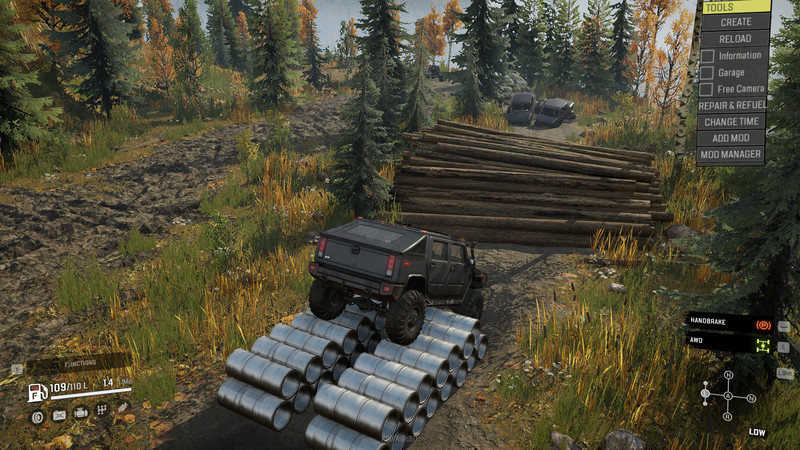Image resolution: width=800 pixels, height=450 pixels.
Task: Open the TOOLS menu header
Action: click(x=735, y=7)
